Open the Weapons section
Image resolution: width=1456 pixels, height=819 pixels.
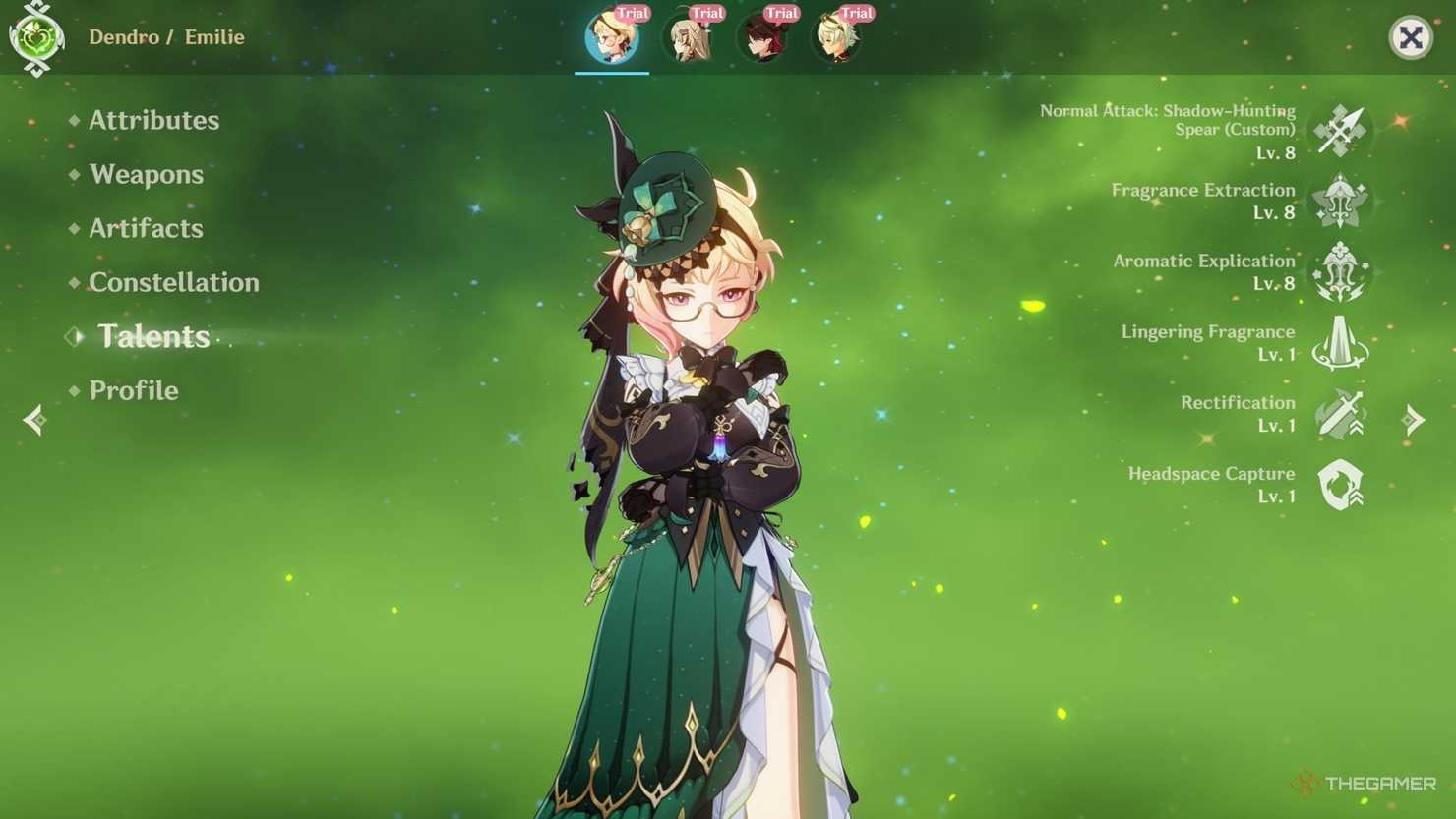pyautogui.click(x=146, y=174)
